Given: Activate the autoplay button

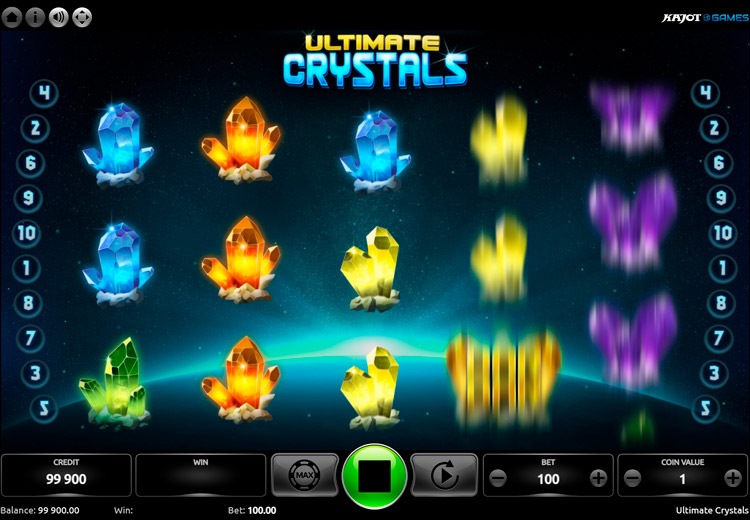Looking at the screenshot, I should [x=444, y=477].
